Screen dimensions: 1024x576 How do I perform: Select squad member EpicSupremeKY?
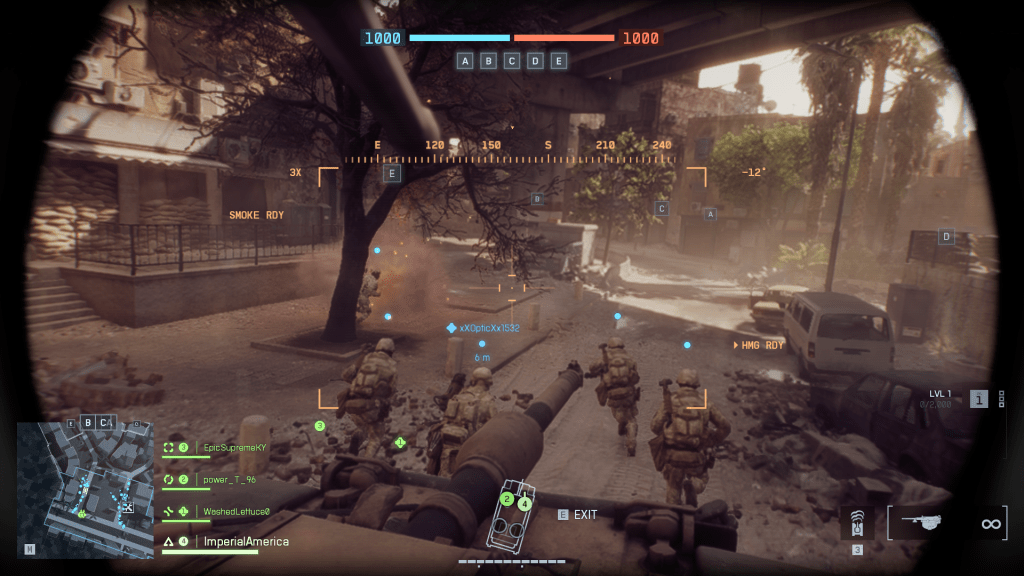[x=234, y=448]
